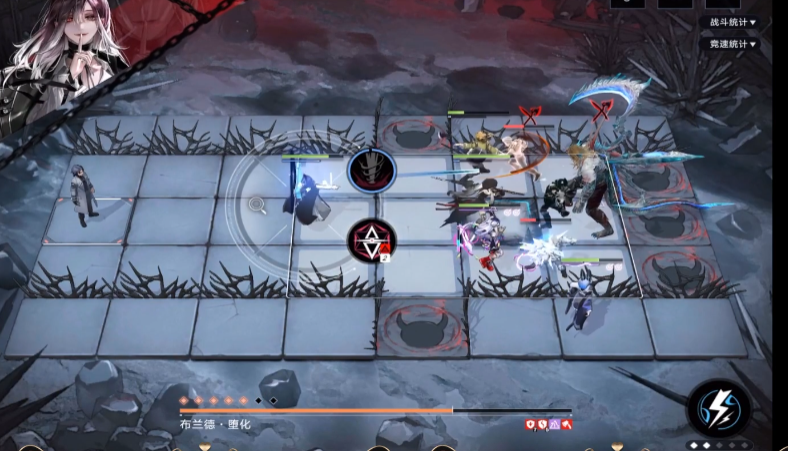Select the dark spiked tower skill icon
788x451 pixels.
pyautogui.click(x=371, y=170)
